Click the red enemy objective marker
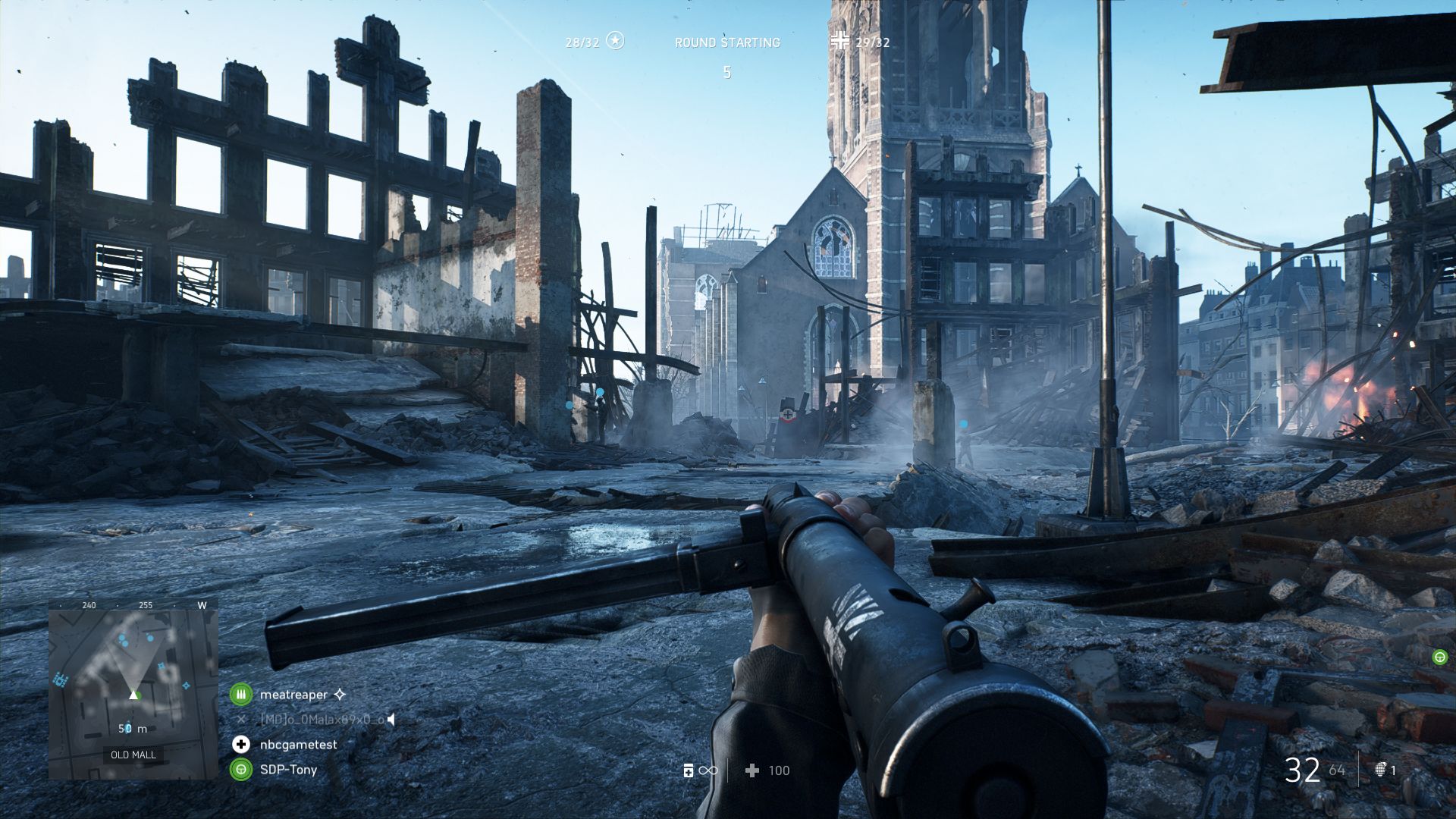The width and height of the screenshot is (1456, 819). pos(789,414)
